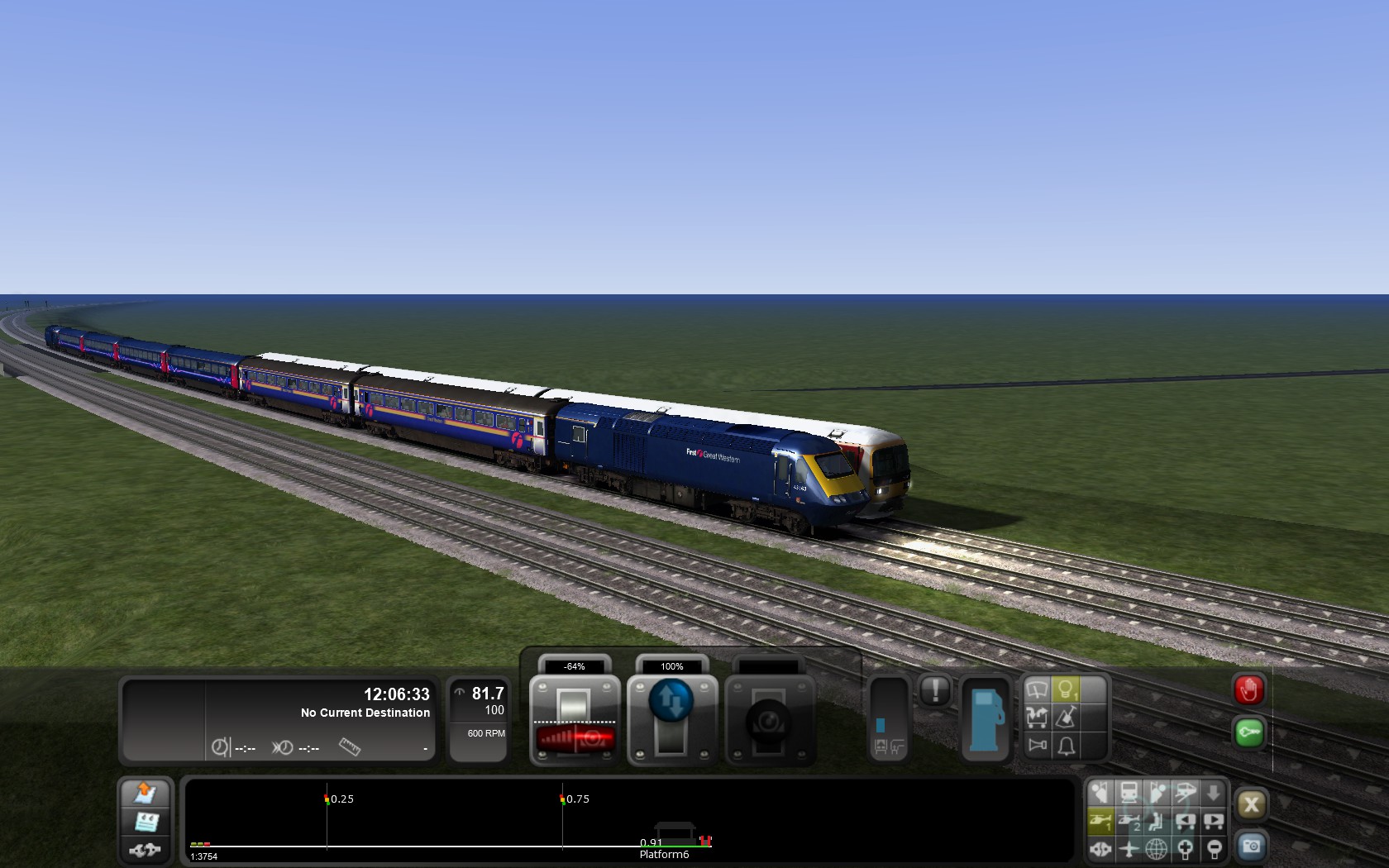Viewport: 1389px width, 868px height.
Task: Take a screenshot with the camera button
Action: coord(1250,847)
